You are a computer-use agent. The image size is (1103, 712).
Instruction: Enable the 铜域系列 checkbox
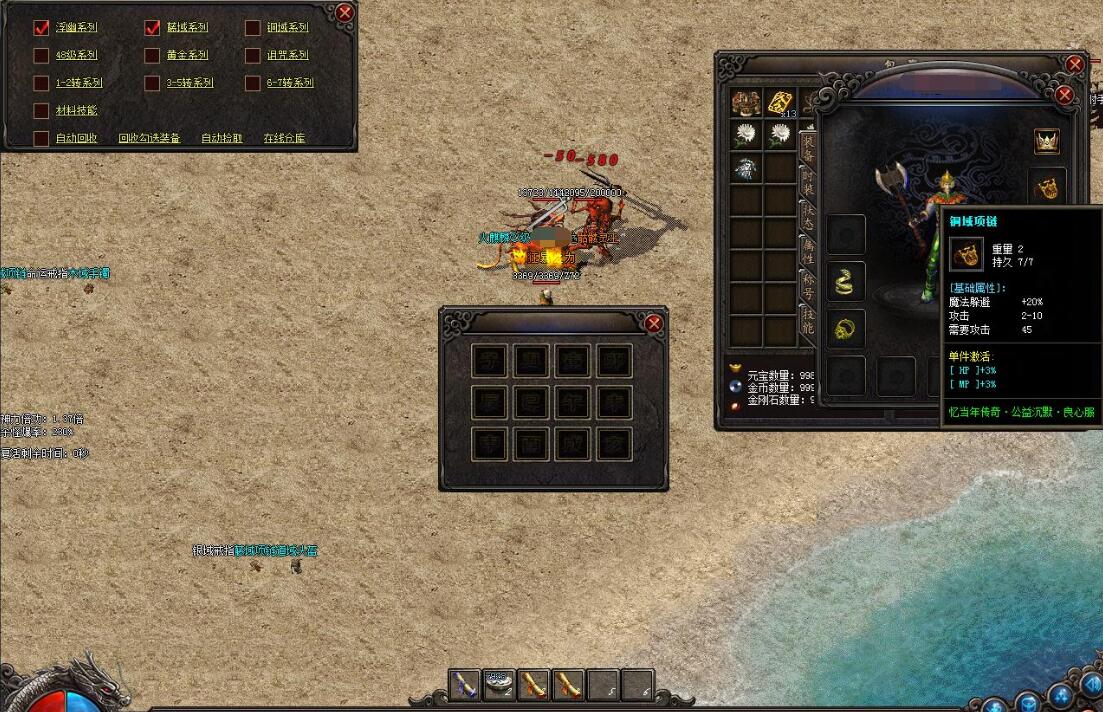click(x=252, y=28)
